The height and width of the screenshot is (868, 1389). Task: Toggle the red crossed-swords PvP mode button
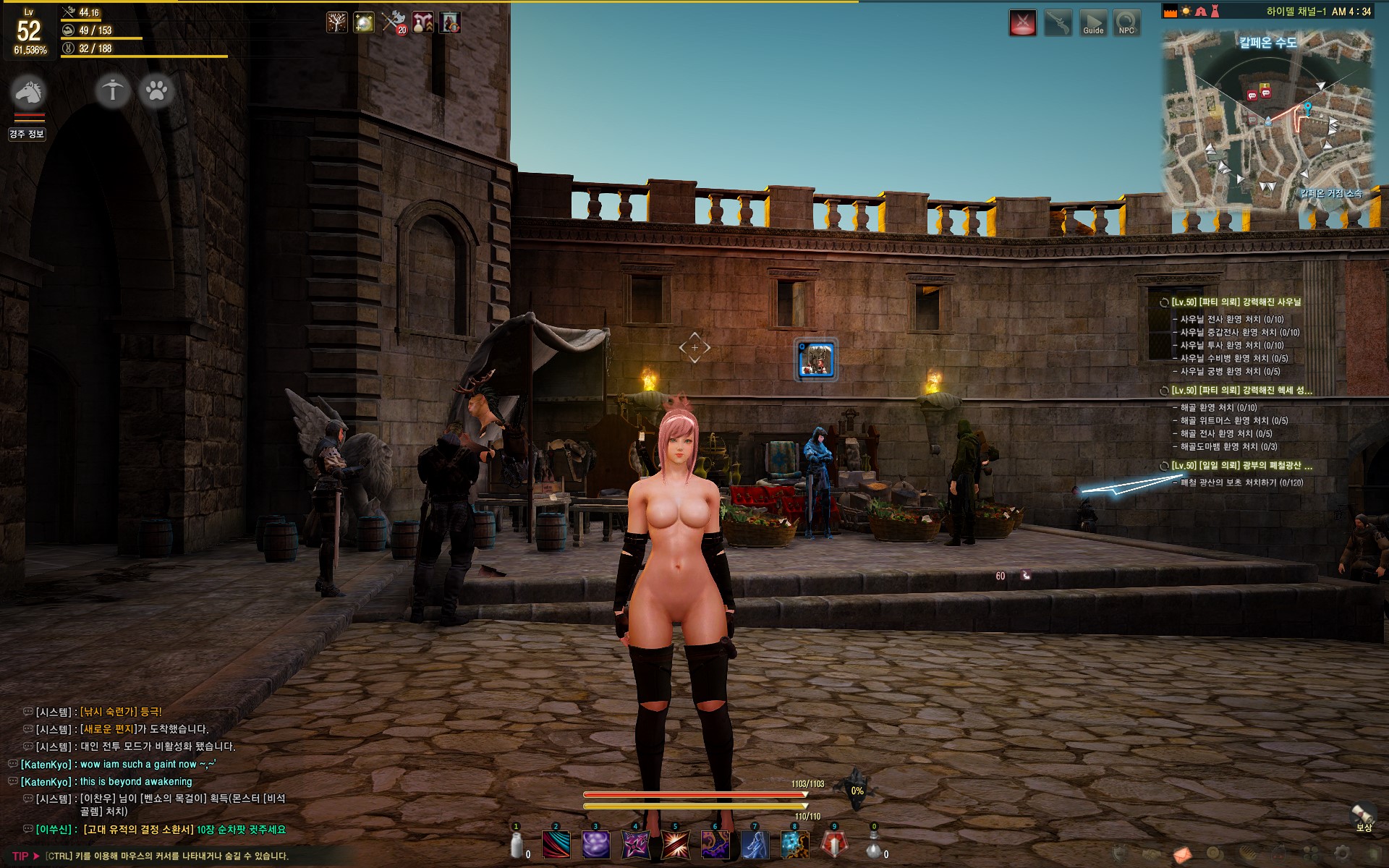[x=1022, y=23]
